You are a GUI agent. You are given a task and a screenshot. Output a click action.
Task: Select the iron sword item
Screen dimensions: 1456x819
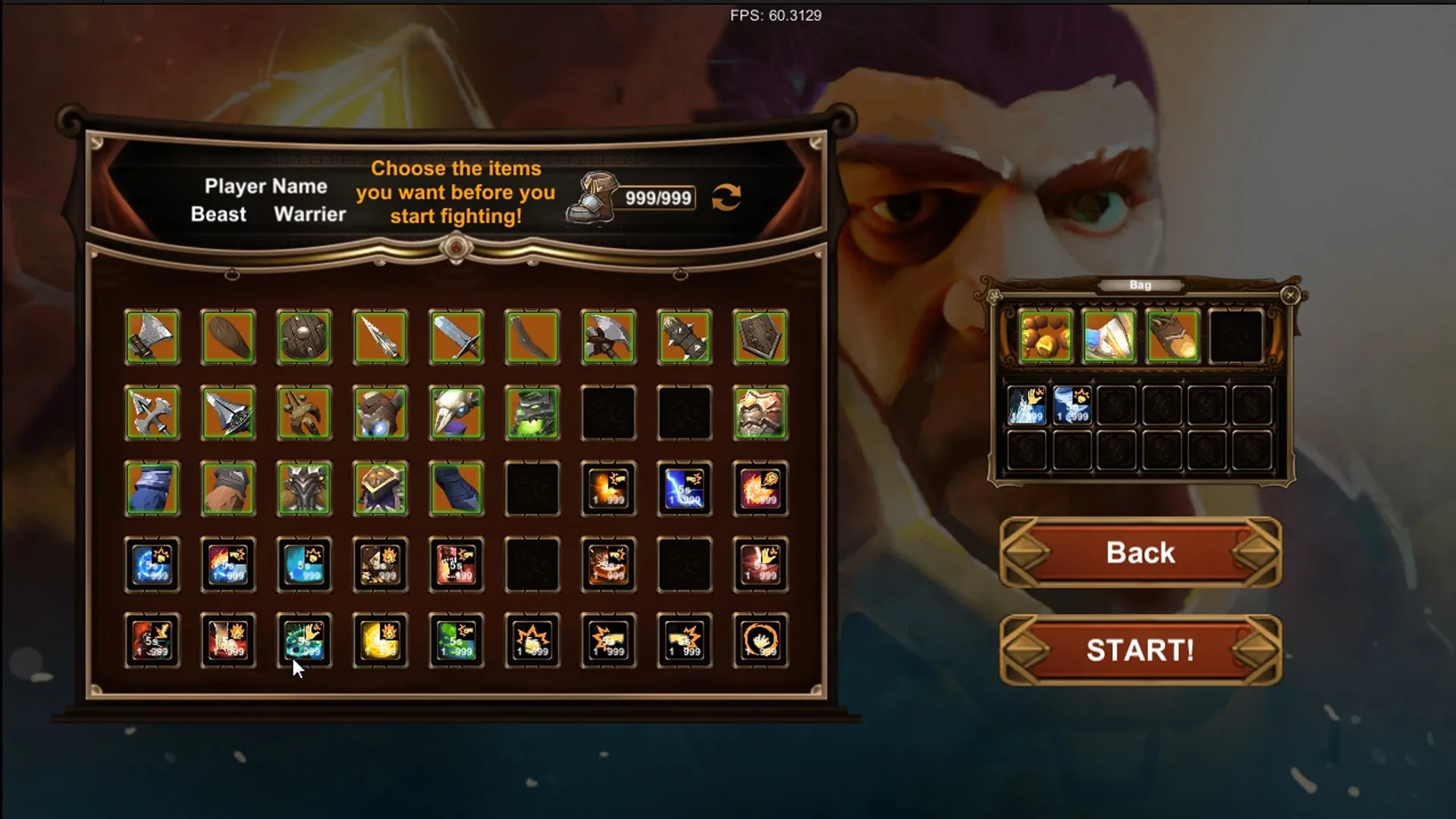(x=456, y=337)
